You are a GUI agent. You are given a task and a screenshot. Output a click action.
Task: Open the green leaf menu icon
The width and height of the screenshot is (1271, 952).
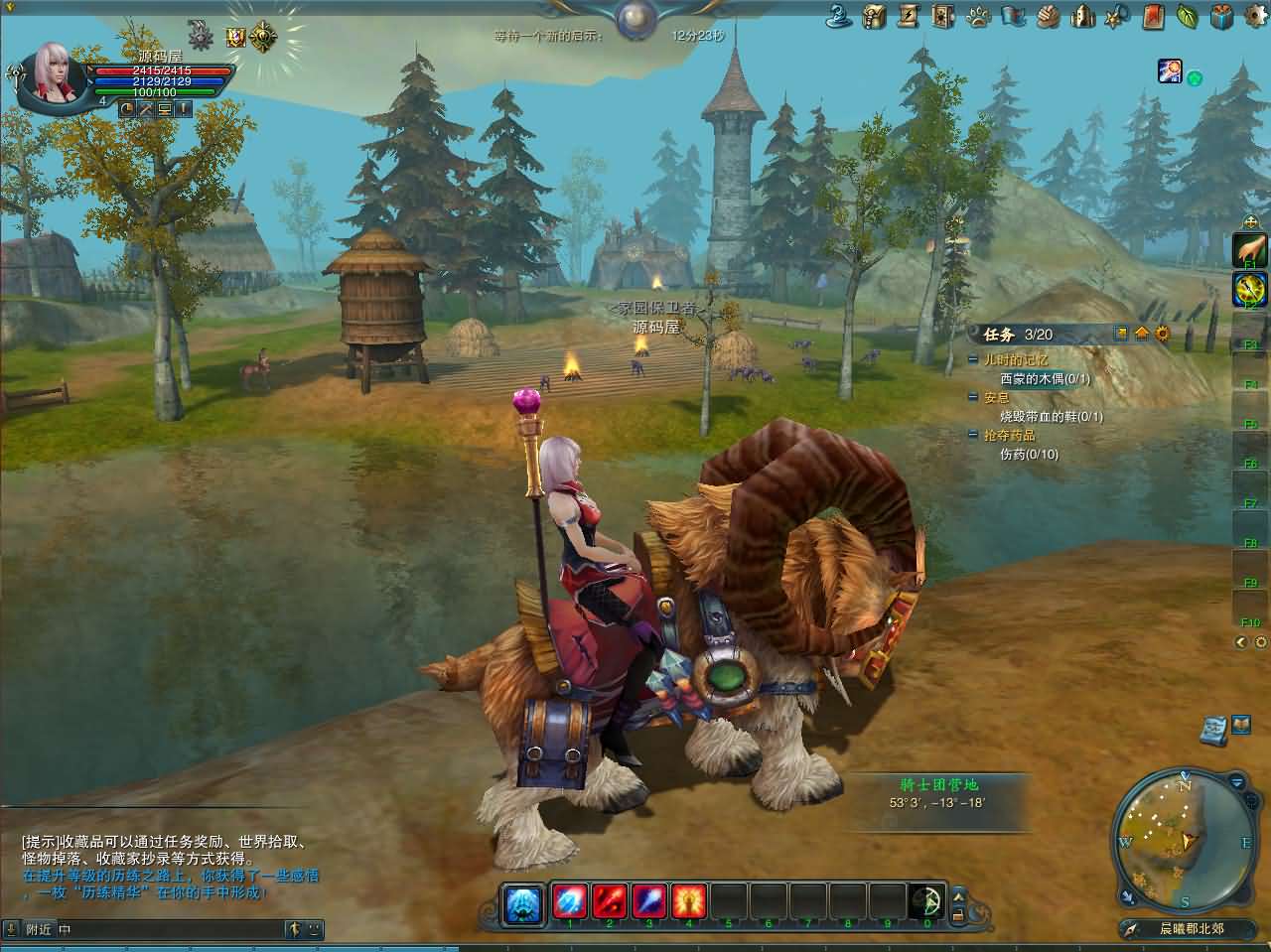[1187, 16]
